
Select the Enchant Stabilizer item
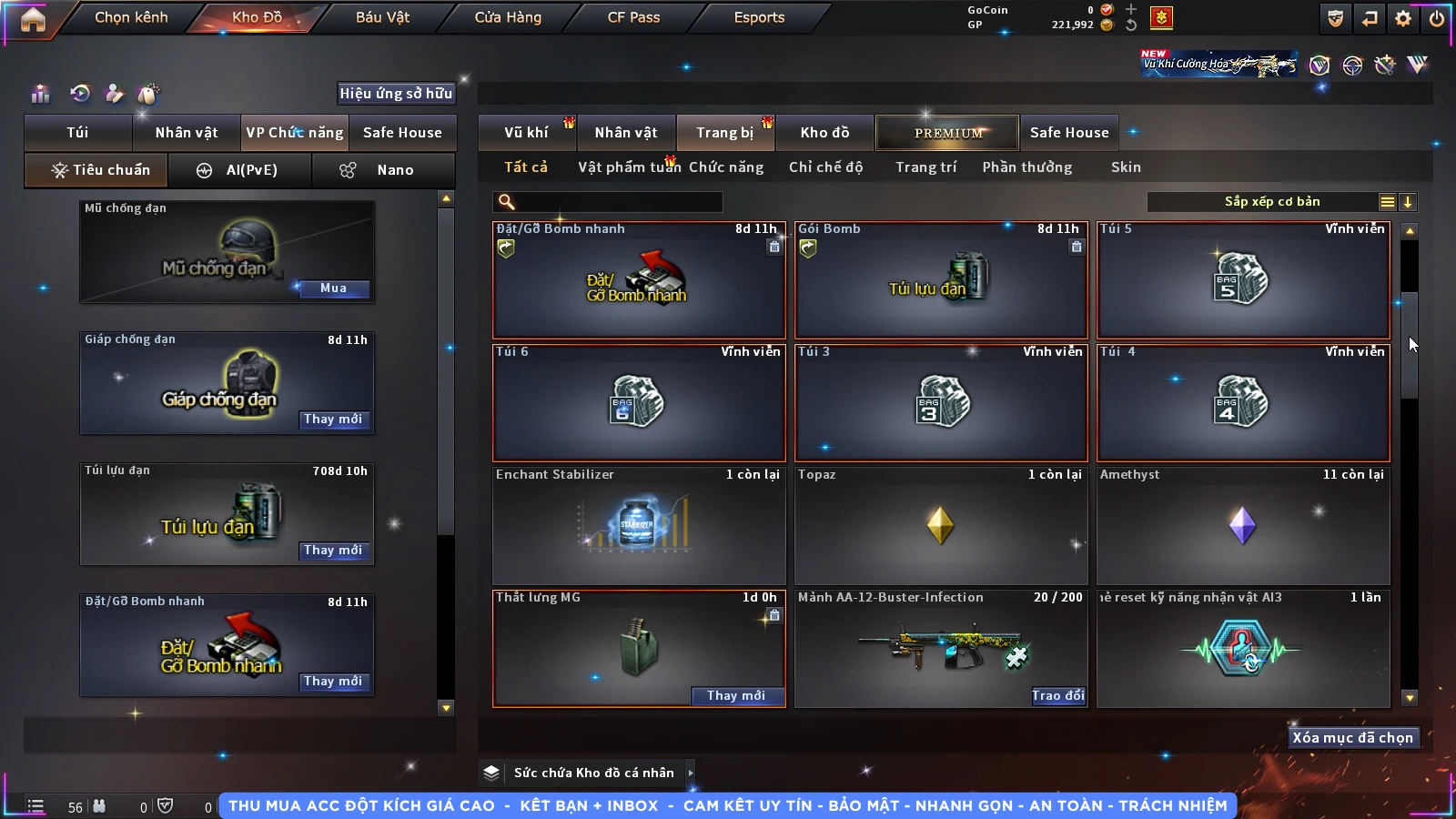coord(638,525)
